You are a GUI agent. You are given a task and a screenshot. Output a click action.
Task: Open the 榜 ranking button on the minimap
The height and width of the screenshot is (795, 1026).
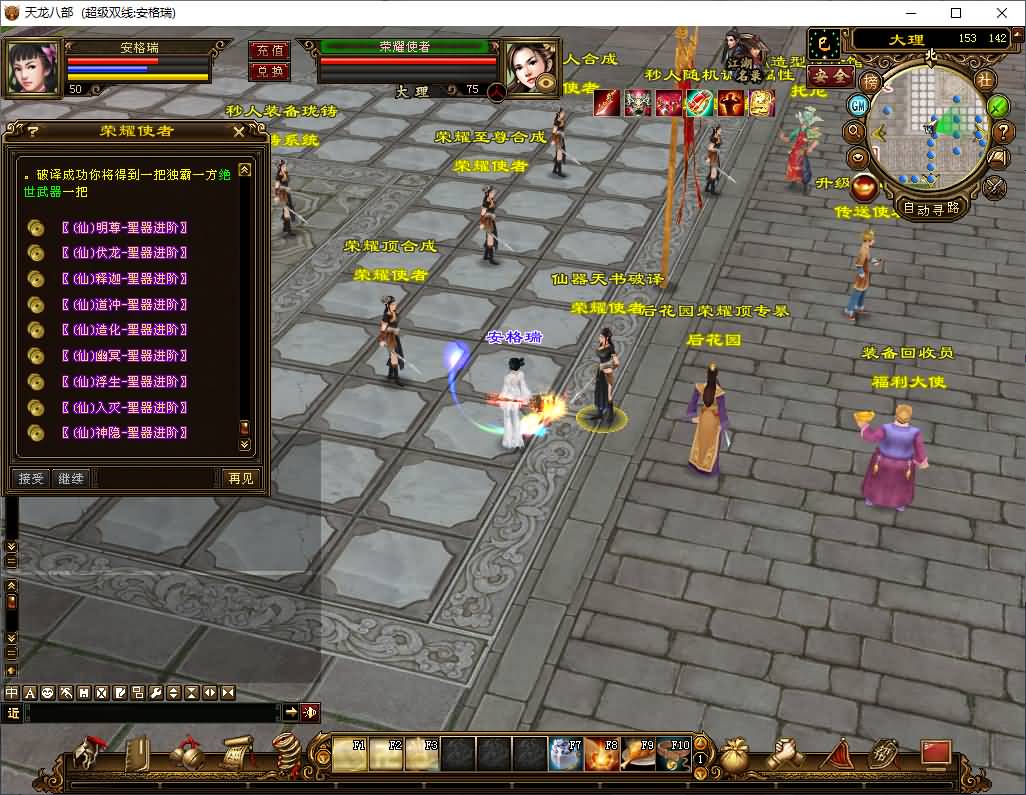[x=871, y=80]
